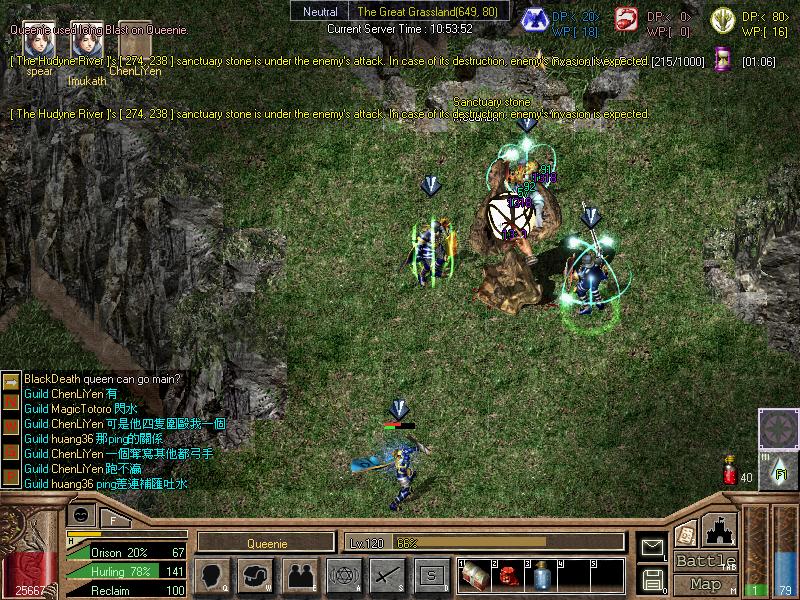Toggle Battle mode button

(x=705, y=562)
